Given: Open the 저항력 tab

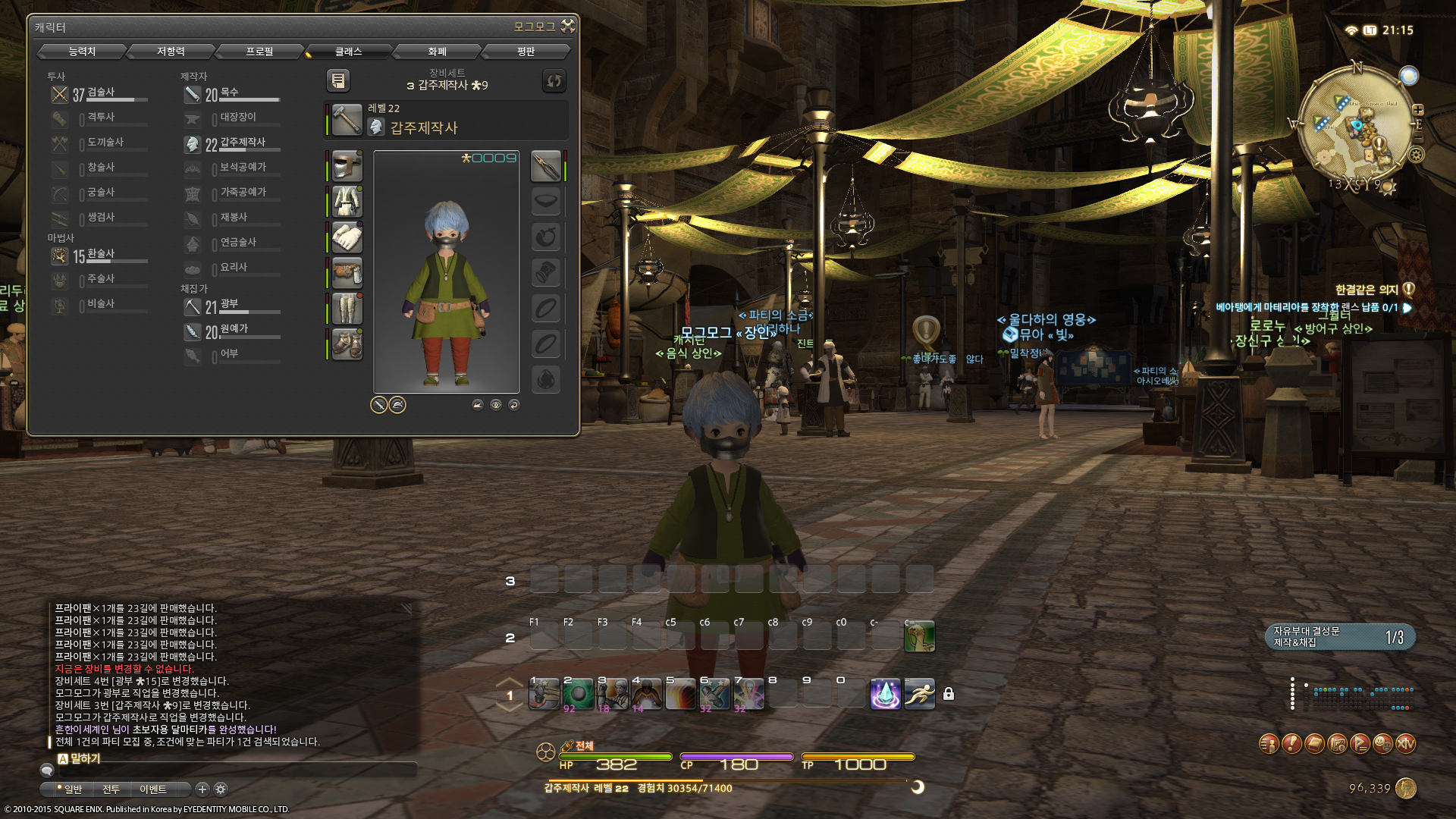Looking at the screenshot, I should pos(171,52).
